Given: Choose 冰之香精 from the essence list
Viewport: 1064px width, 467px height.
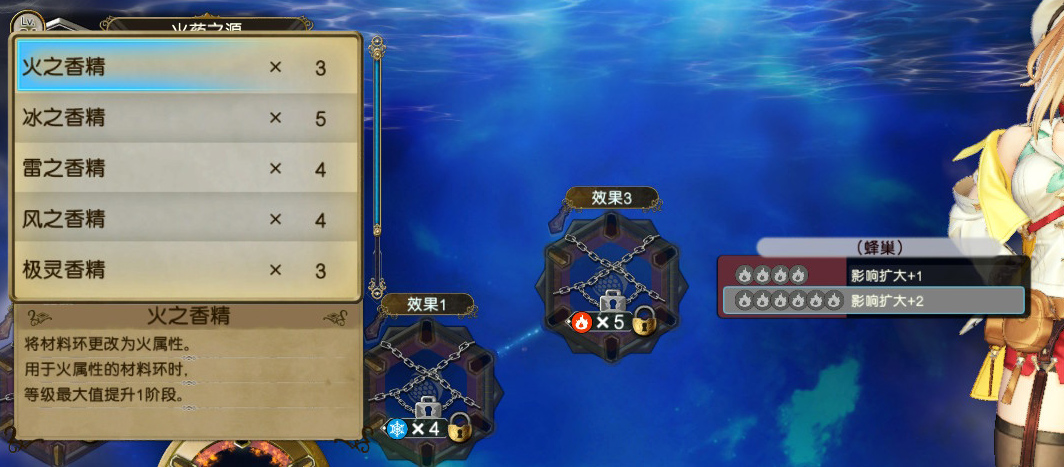Looking at the screenshot, I should 185,119.
